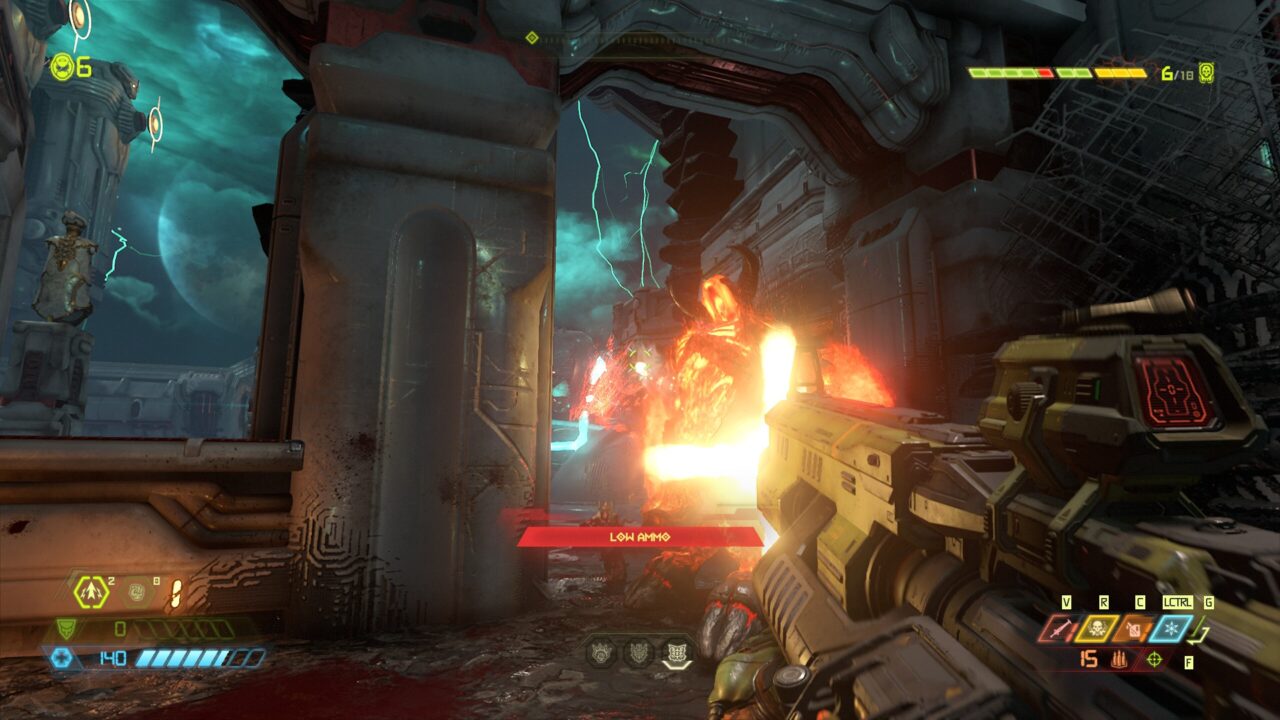Trigger the blue snowflake ice bomb
This screenshot has height=720, width=1280.
click(1171, 629)
